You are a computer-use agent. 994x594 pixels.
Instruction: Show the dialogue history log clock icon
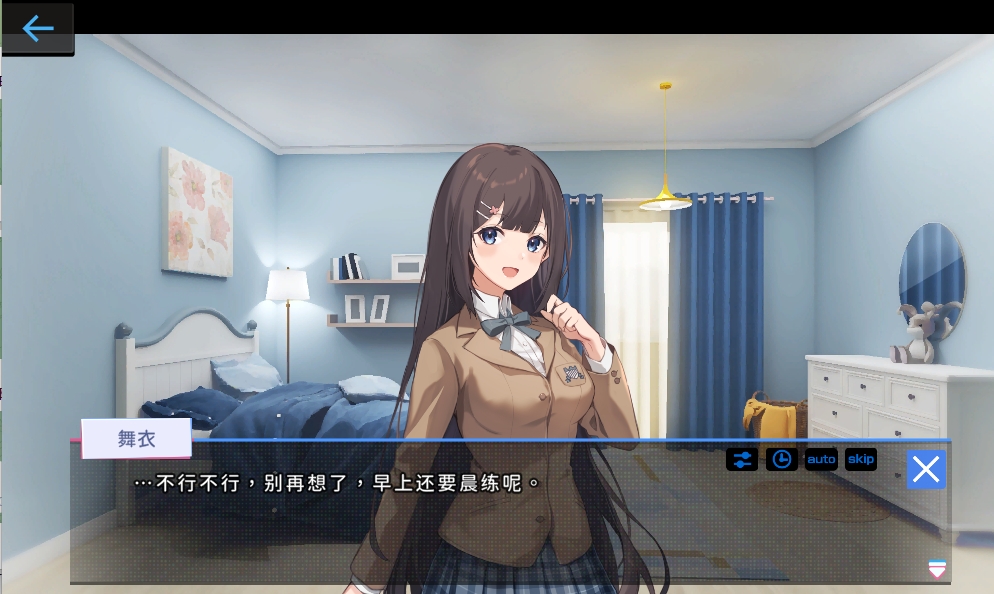(x=782, y=459)
